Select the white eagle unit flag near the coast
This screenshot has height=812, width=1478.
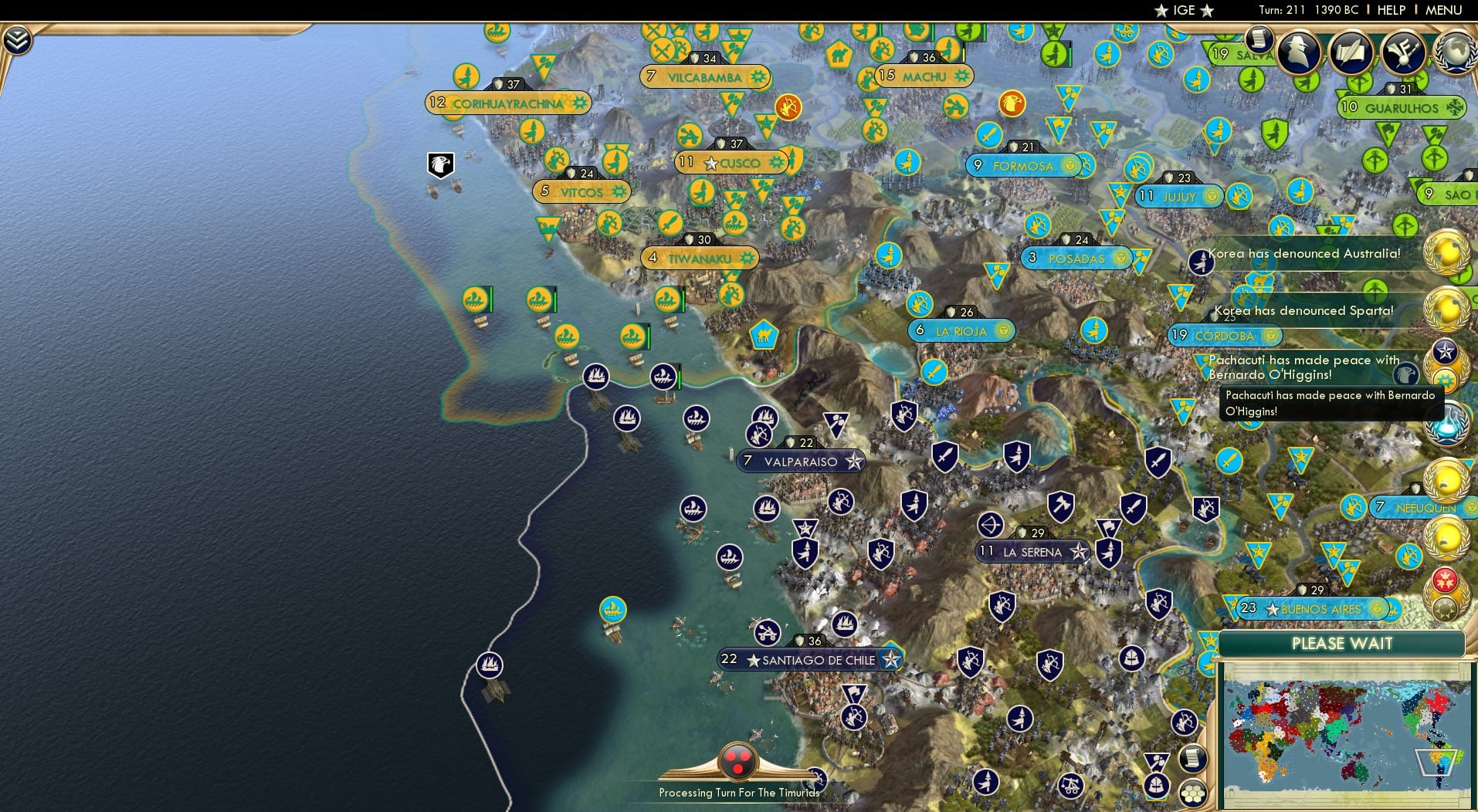pos(439,162)
